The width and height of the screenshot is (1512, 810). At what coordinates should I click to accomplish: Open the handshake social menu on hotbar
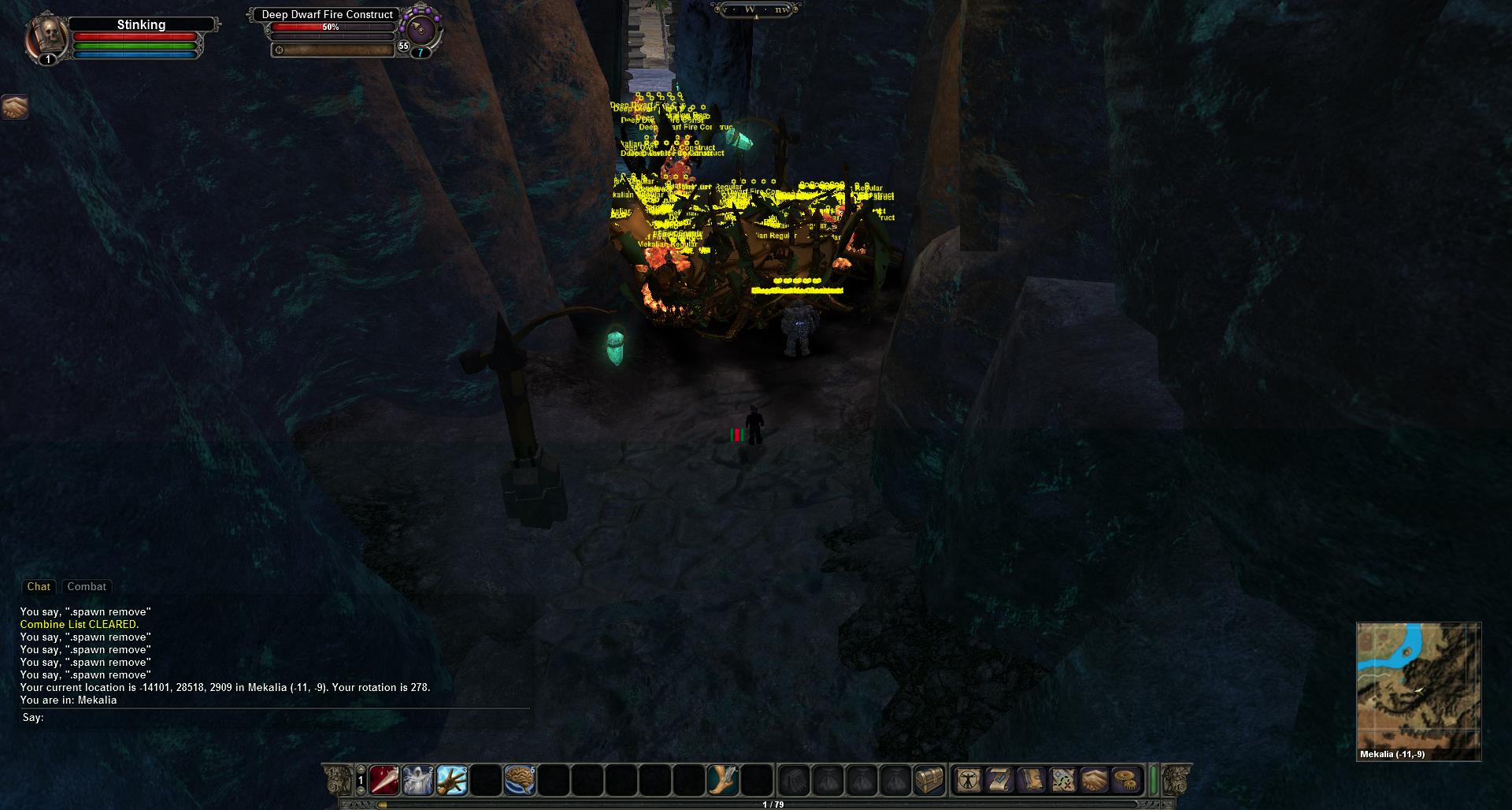tap(1095, 780)
